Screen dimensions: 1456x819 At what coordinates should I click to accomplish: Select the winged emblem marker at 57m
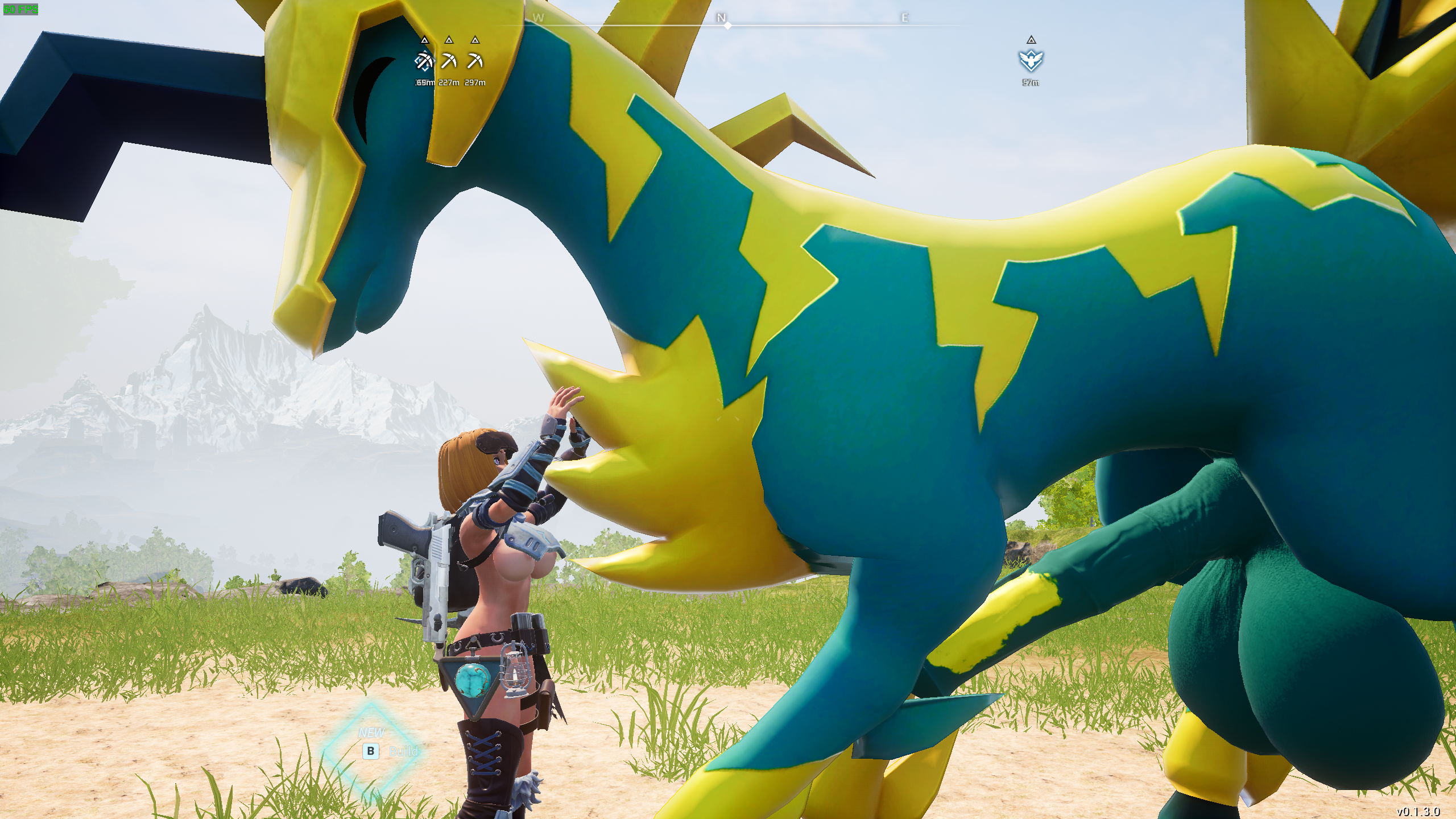1031,60
